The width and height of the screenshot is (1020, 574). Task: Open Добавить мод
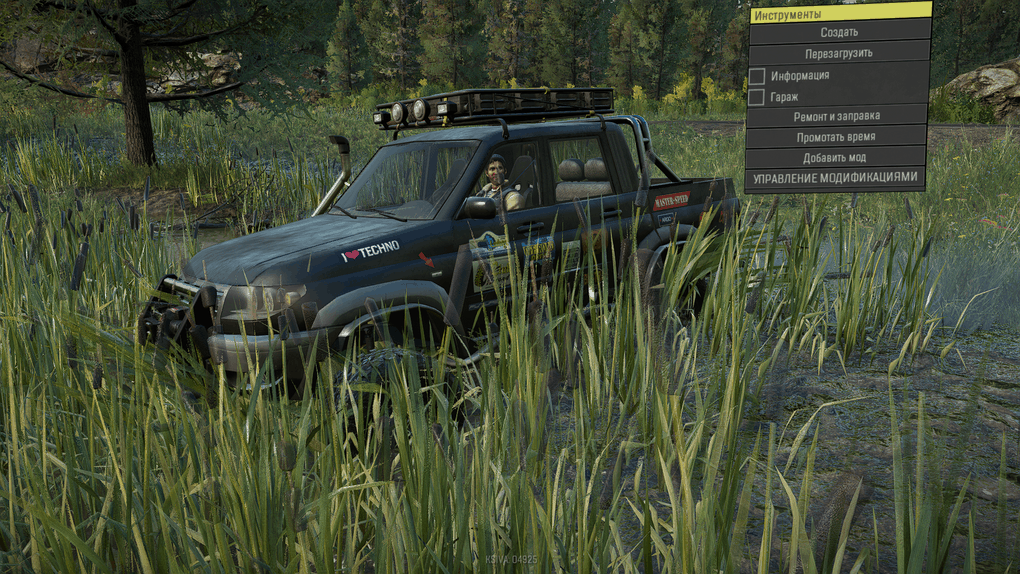click(x=834, y=158)
